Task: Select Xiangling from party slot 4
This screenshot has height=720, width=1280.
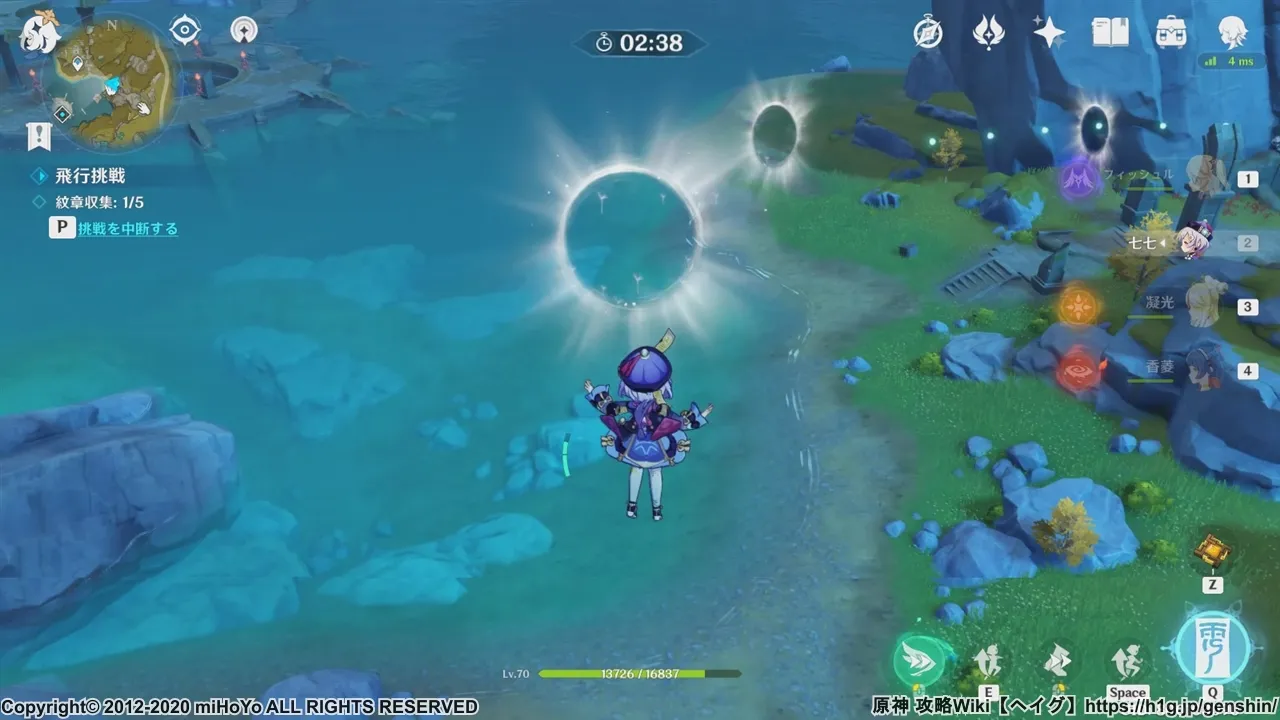Action: pyautogui.click(x=1246, y=370)
